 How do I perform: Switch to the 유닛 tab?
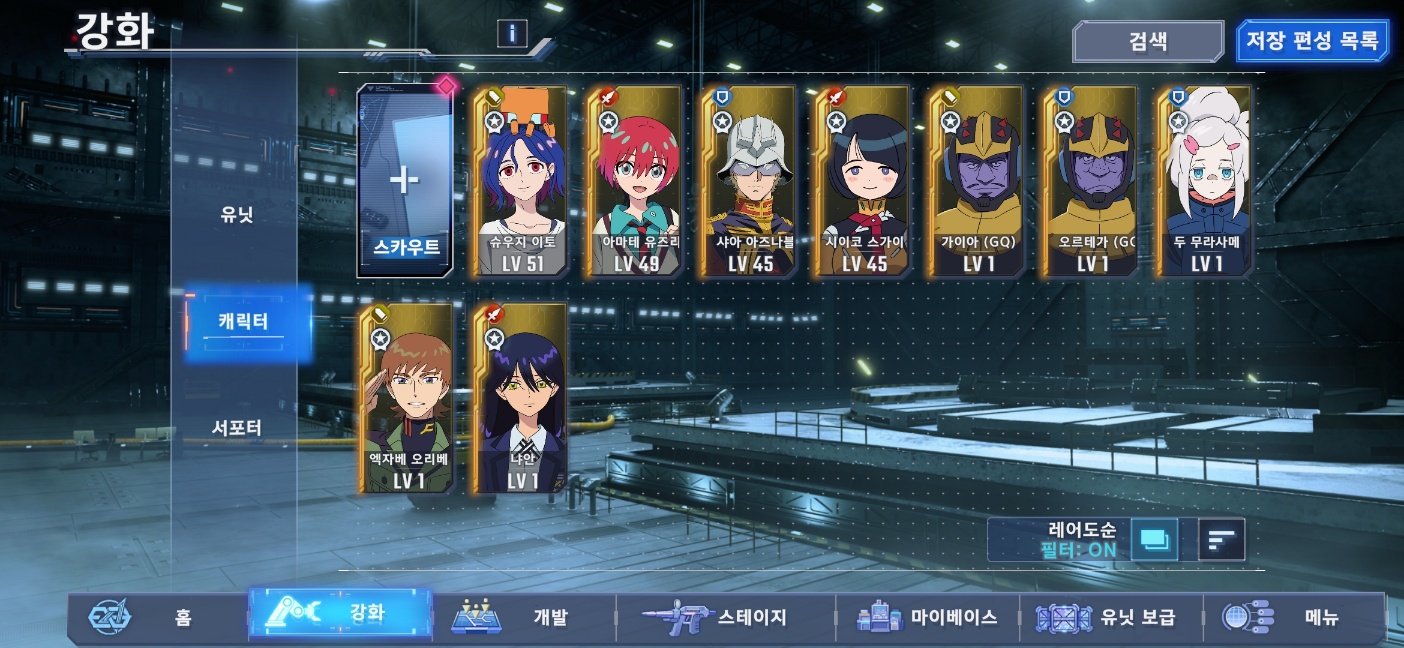[x=237, y=215]
